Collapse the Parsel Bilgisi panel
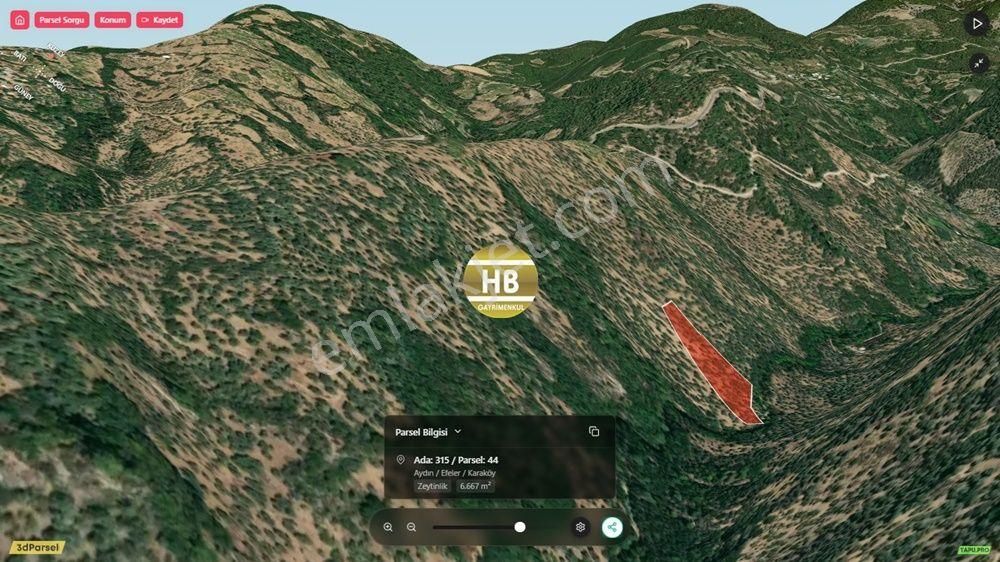Viewport: 1000px width, 562px height. [458, 432]
